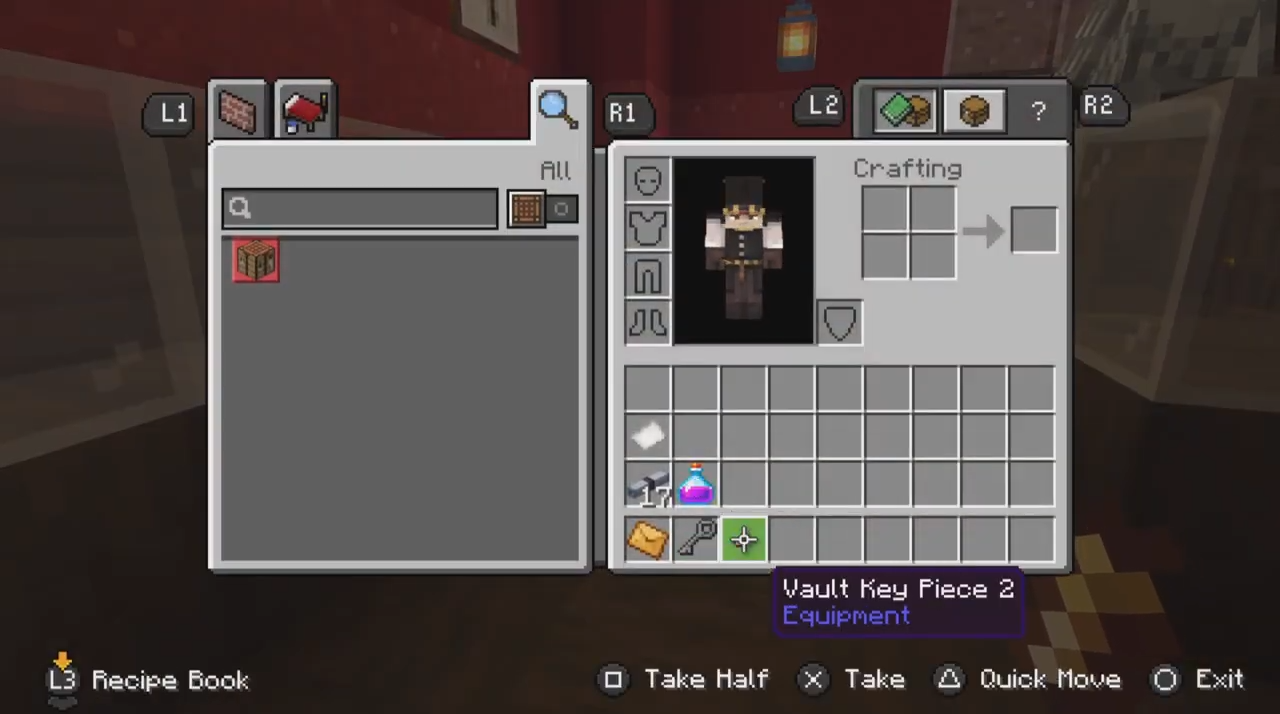Select the purple potion bottle
Image resolution: width=1280 pixels, height=714 pixels.
(696, 484)
